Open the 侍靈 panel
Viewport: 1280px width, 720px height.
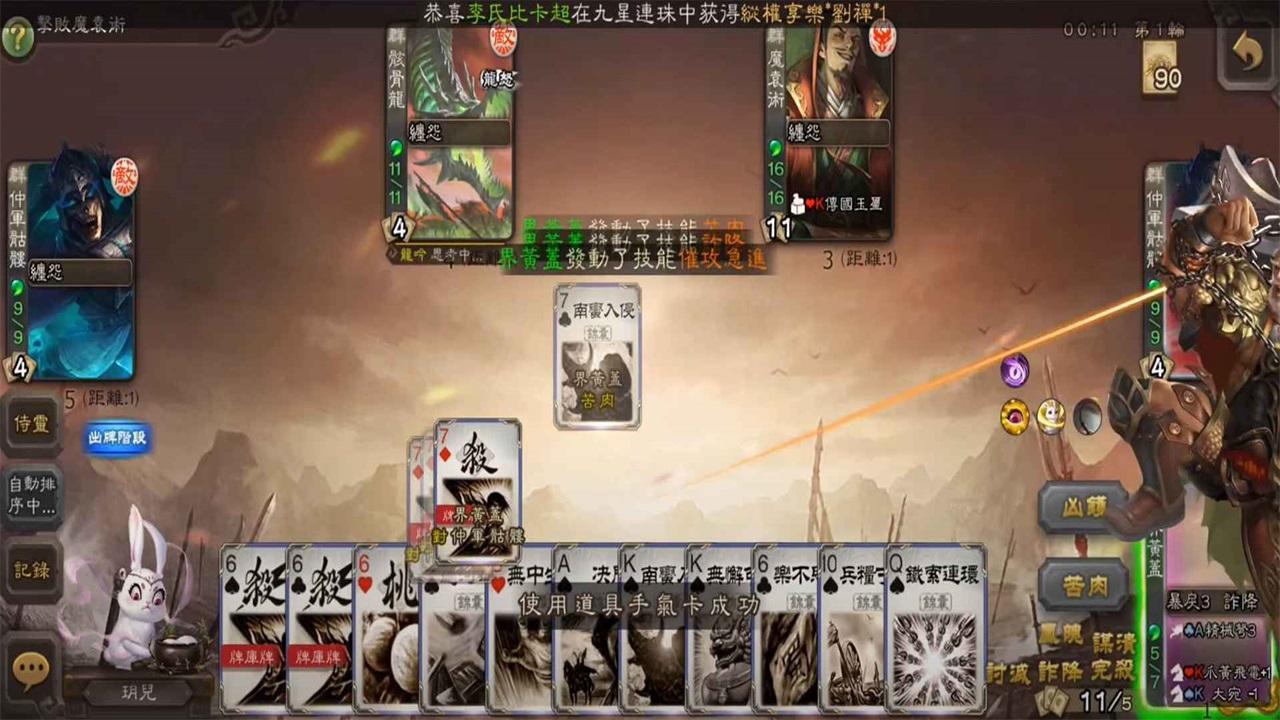pos(31,426)
